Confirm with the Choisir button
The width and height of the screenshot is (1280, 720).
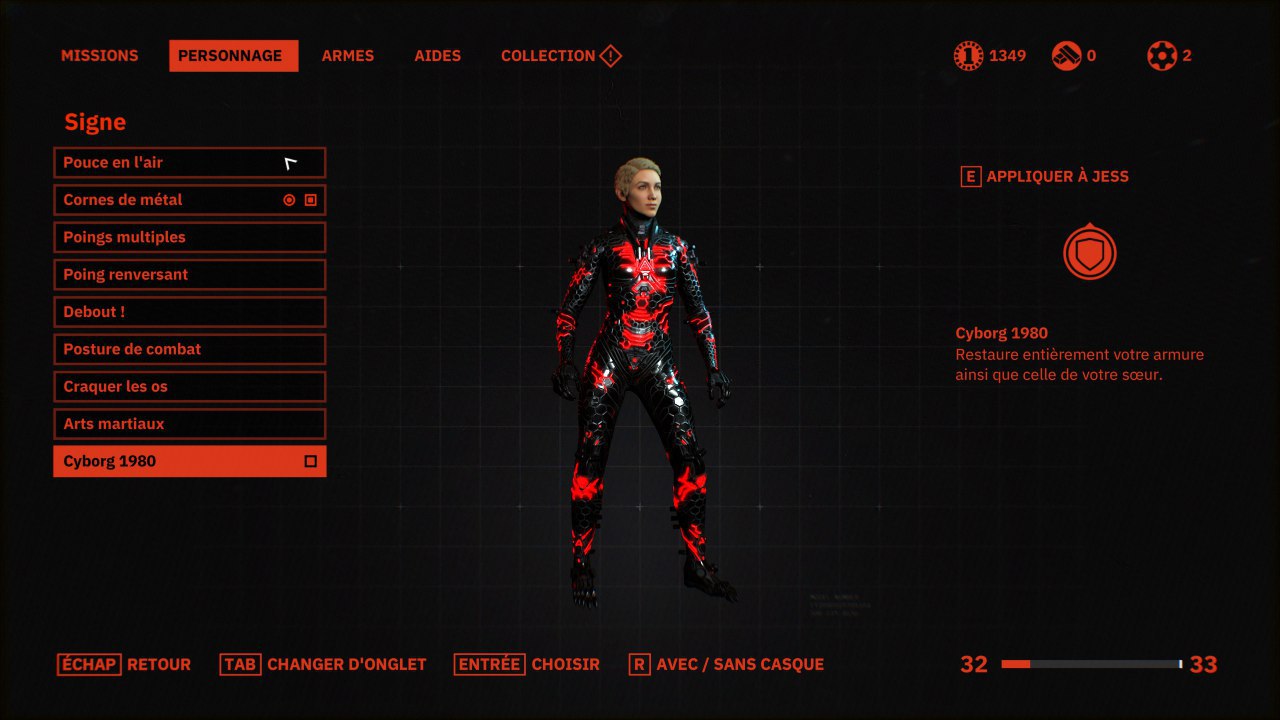click(x=527, y=664)
